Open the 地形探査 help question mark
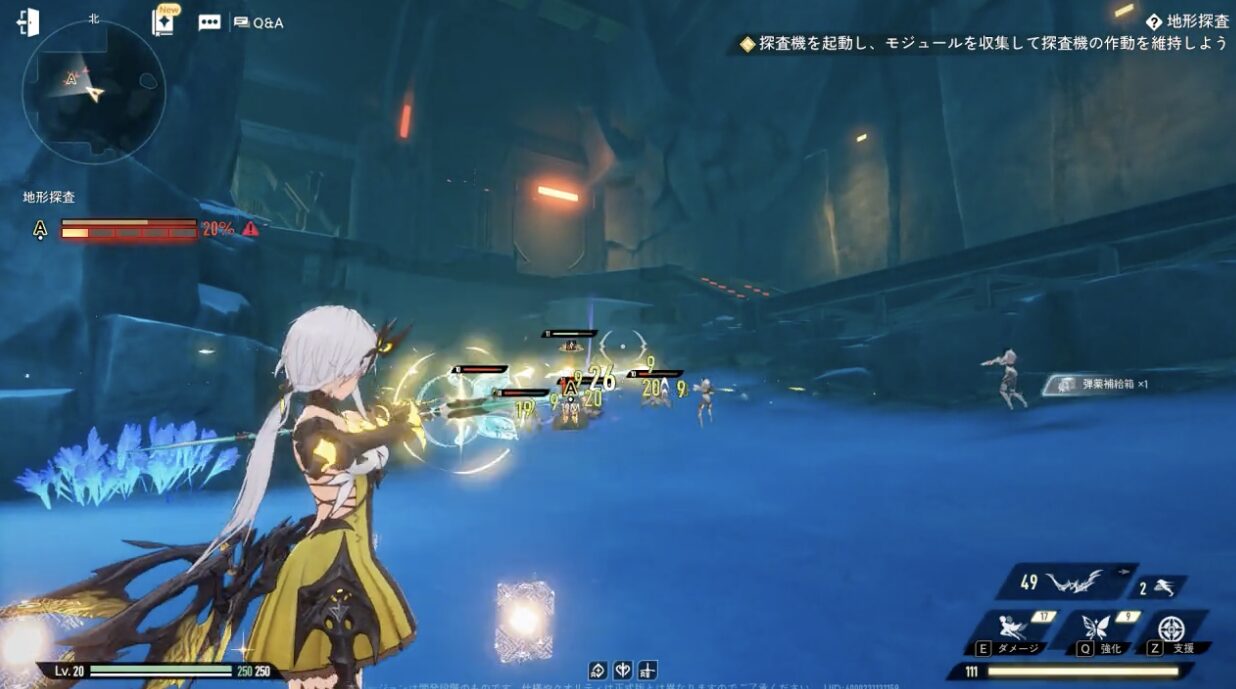Screen dimensions: 1236x689 (x=1154, y=21)
